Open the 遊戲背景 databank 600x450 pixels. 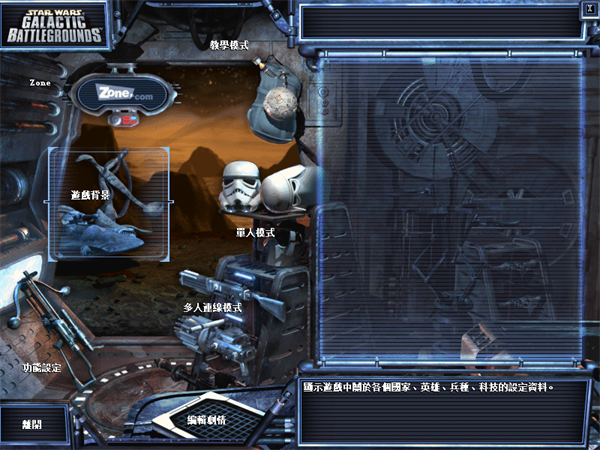[108, 204]
